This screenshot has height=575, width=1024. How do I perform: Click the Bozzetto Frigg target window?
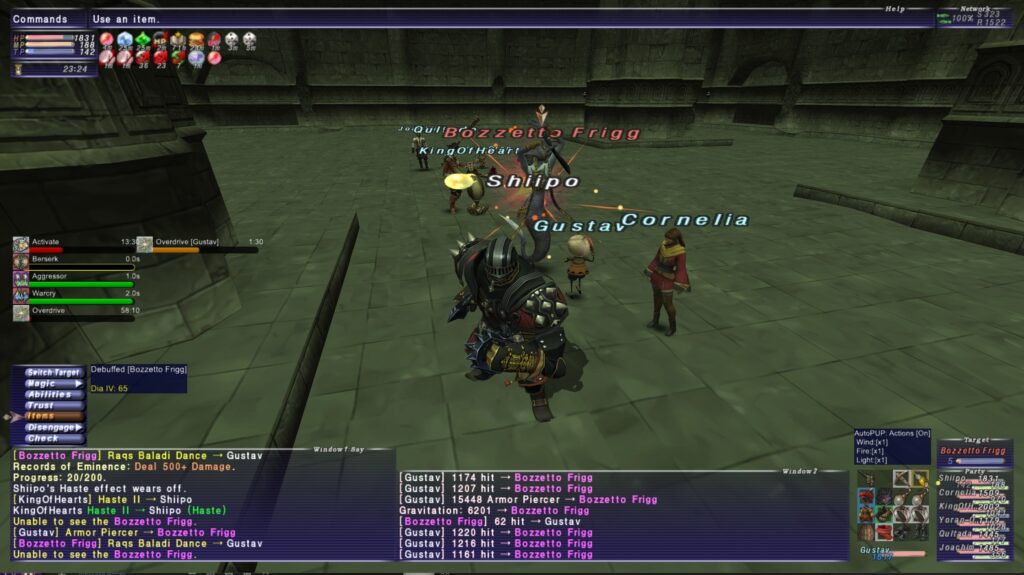(x=974, y=452)
